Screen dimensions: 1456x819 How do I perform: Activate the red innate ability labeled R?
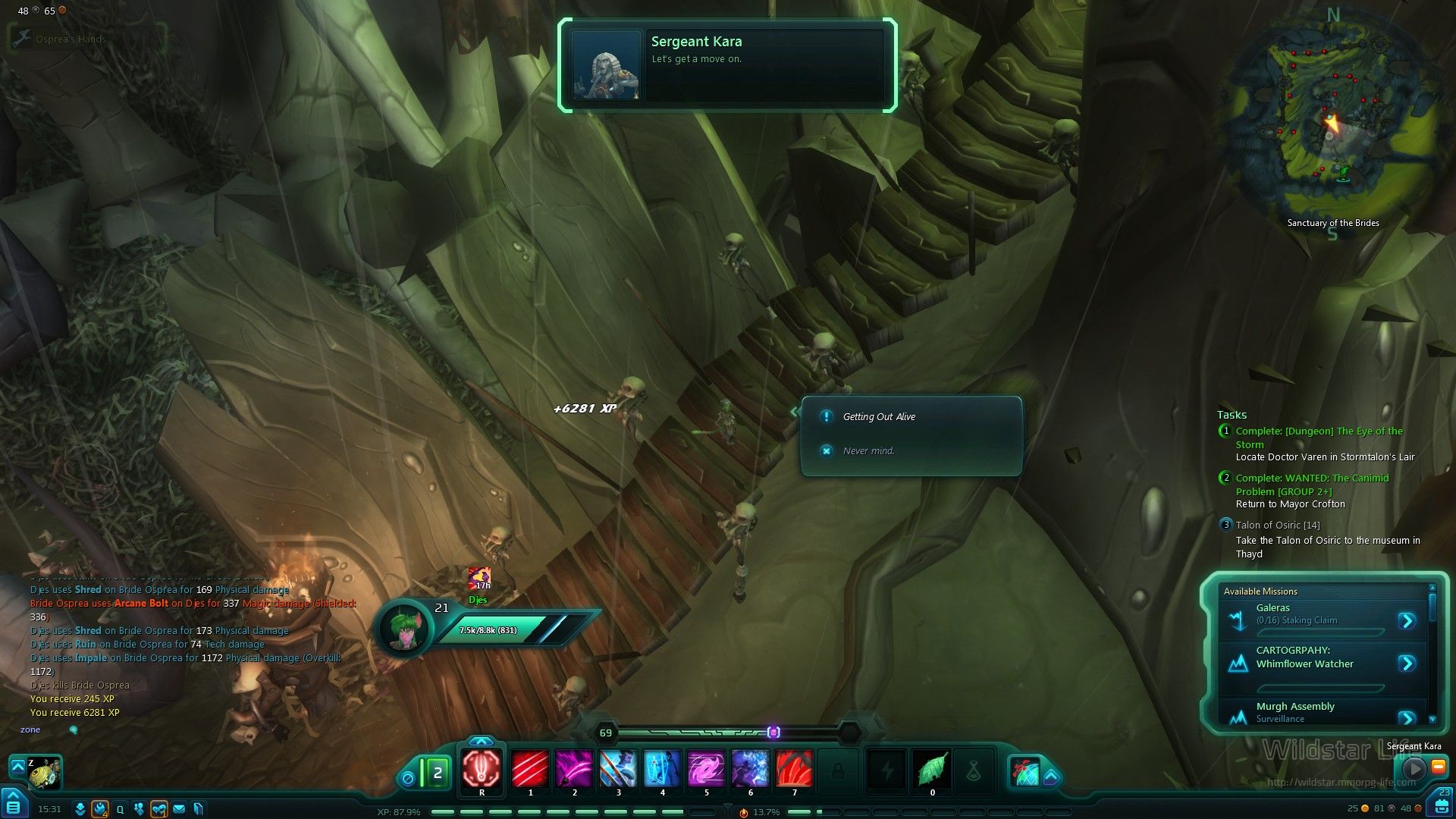[482, 769]
